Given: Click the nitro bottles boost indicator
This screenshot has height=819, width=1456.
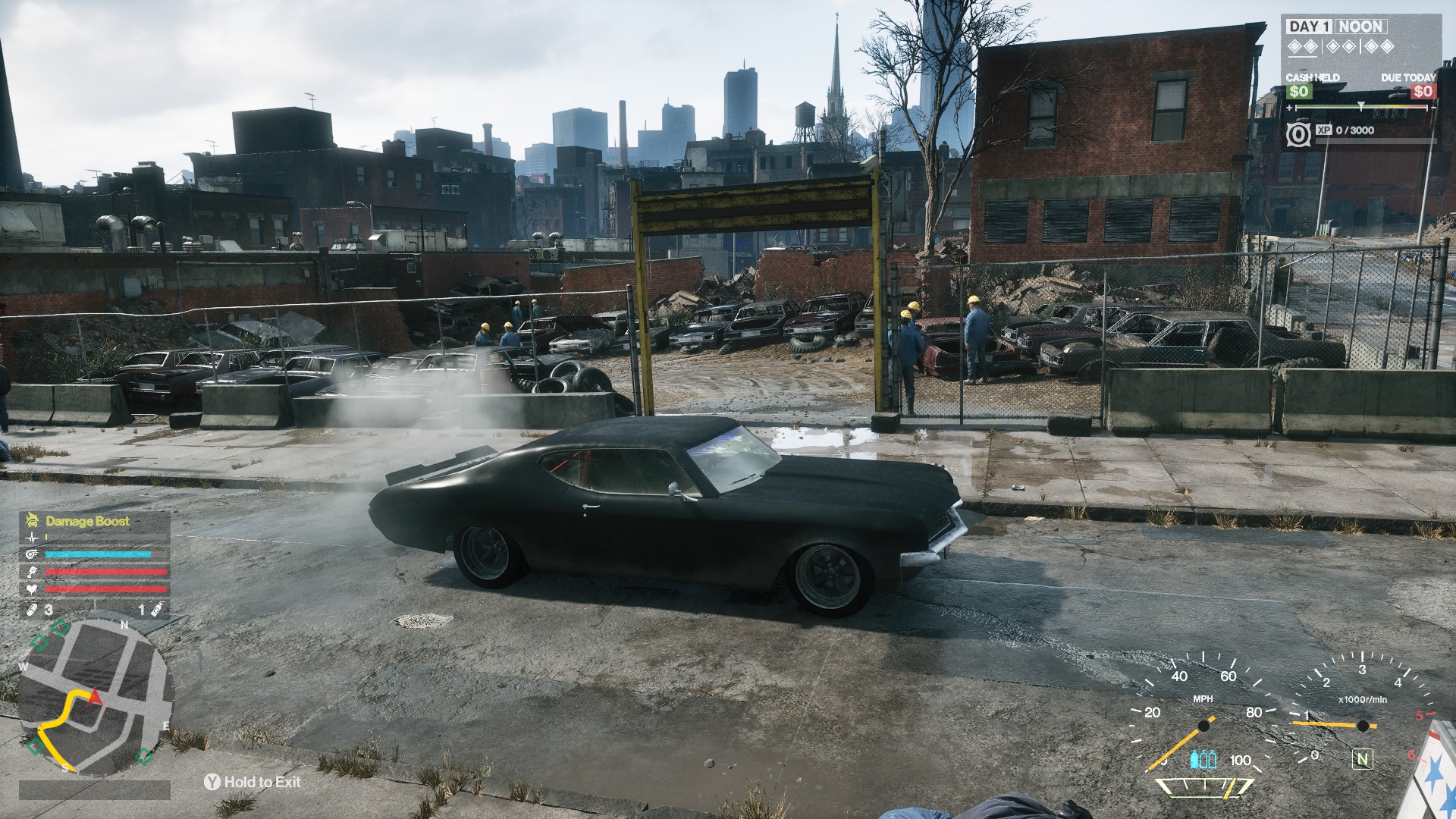Looking at the screenshot, I should tap(1203, 759).
